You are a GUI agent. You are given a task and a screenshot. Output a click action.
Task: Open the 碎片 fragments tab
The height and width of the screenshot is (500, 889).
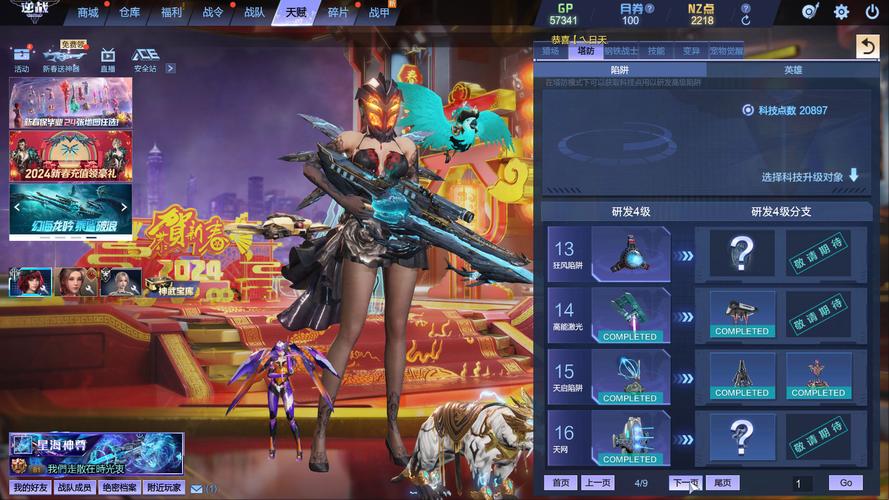[x=338, y=13]
